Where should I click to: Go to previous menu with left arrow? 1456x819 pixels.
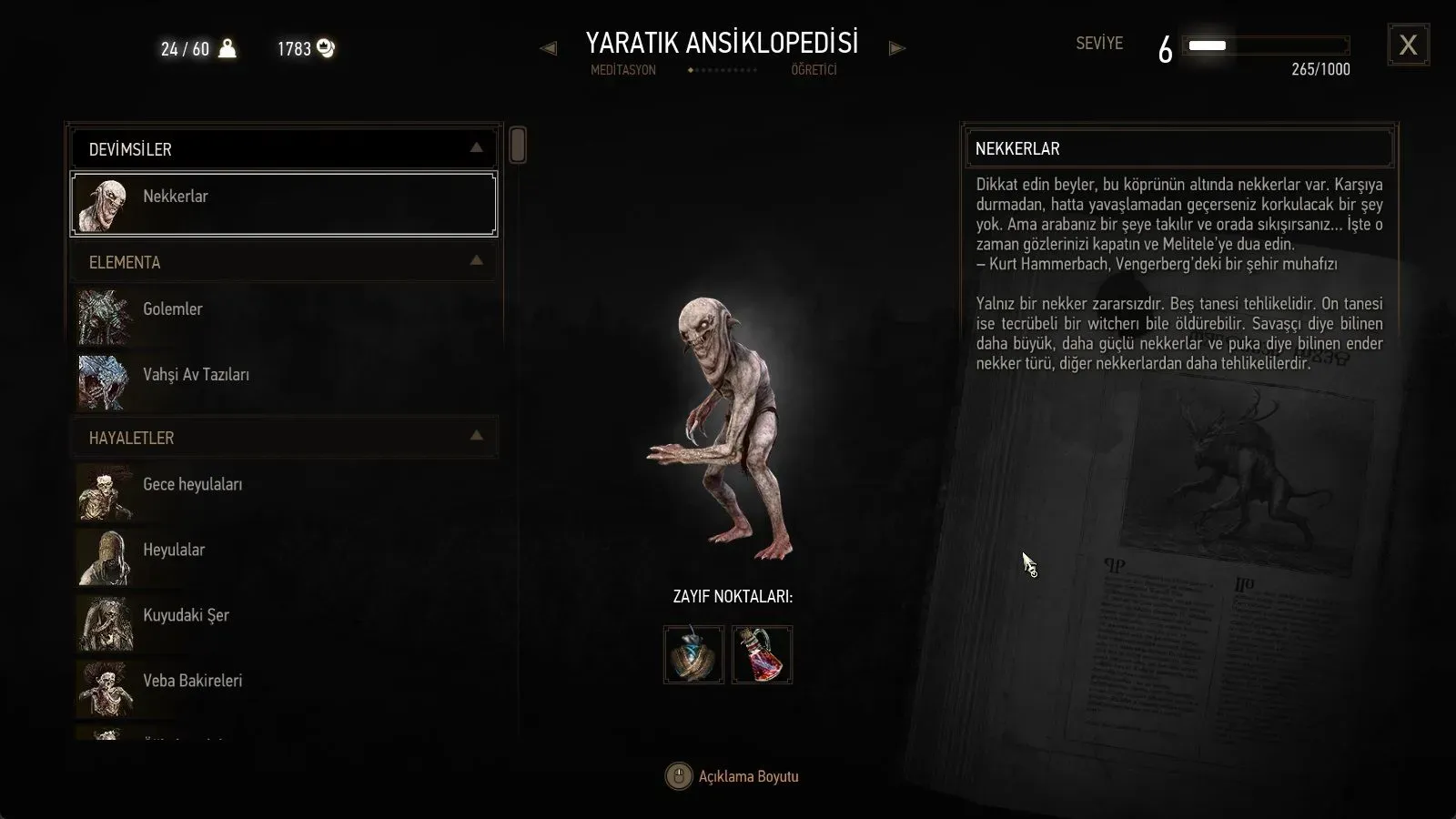tap(548, 48)
